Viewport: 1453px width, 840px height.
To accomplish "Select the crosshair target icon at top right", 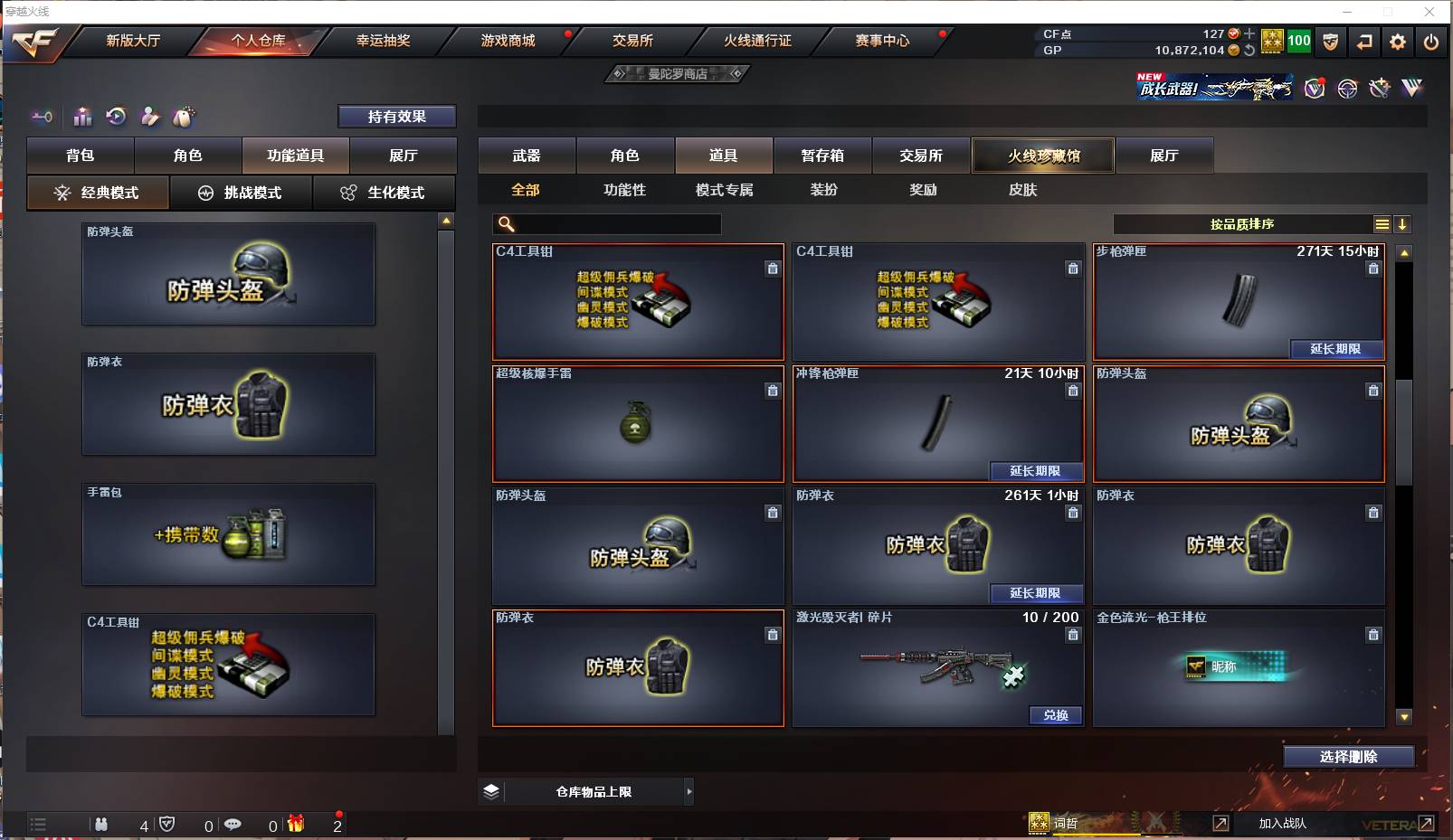I will 1347,89.
